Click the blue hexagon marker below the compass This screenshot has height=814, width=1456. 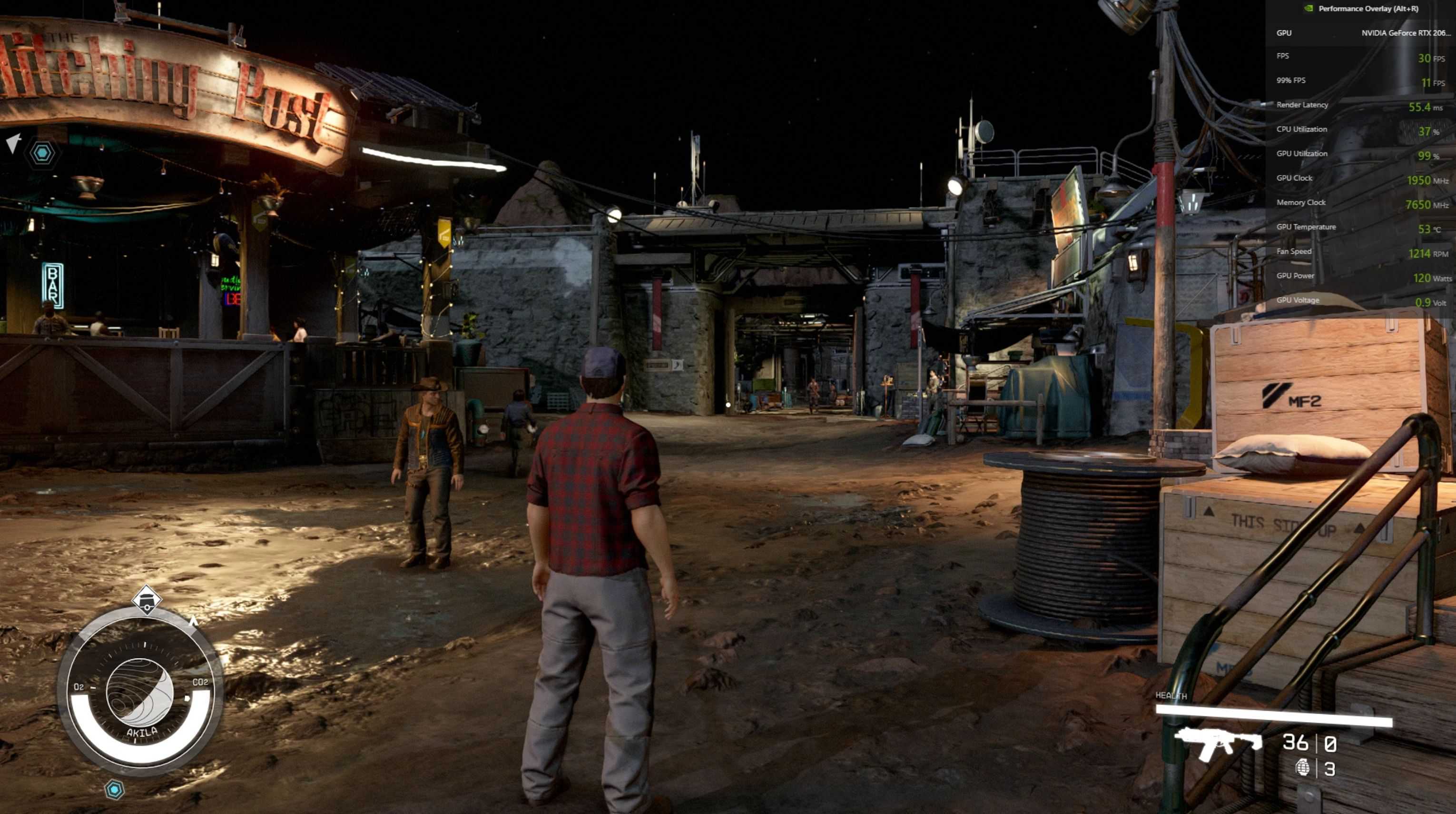(114, 789)
